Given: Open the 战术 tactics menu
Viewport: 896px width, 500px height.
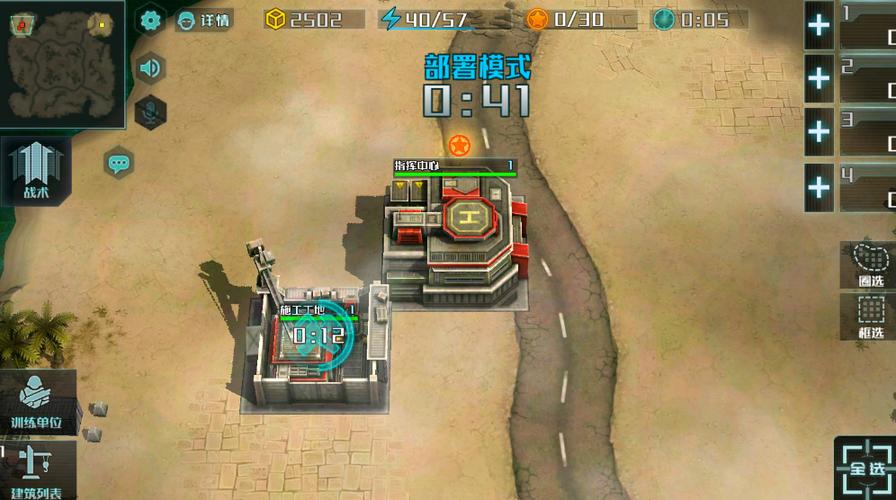Looking at the screenshot, I should pos(36,170).
